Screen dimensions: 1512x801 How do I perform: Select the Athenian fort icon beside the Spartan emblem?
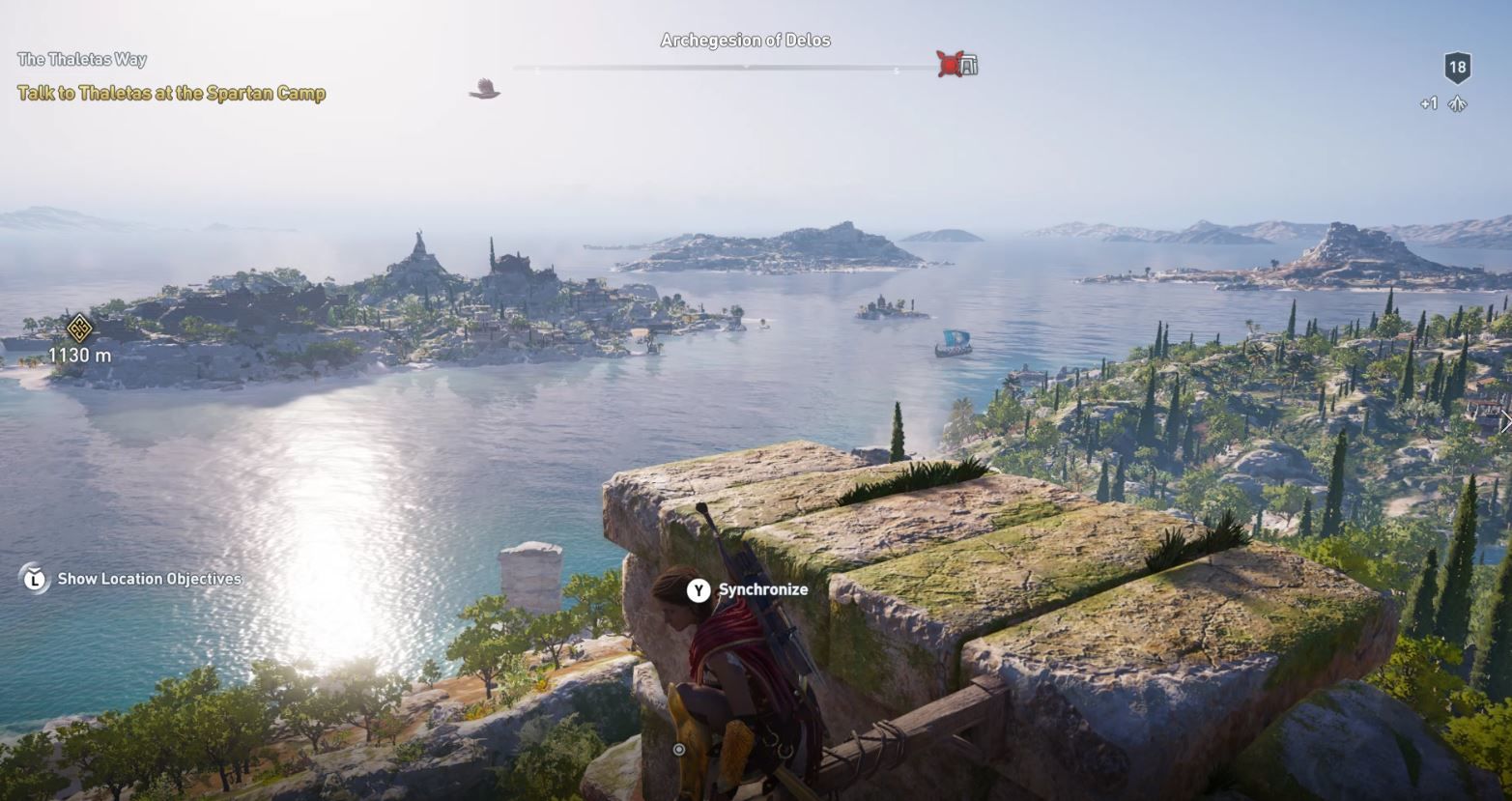click(x=968, y=65)
